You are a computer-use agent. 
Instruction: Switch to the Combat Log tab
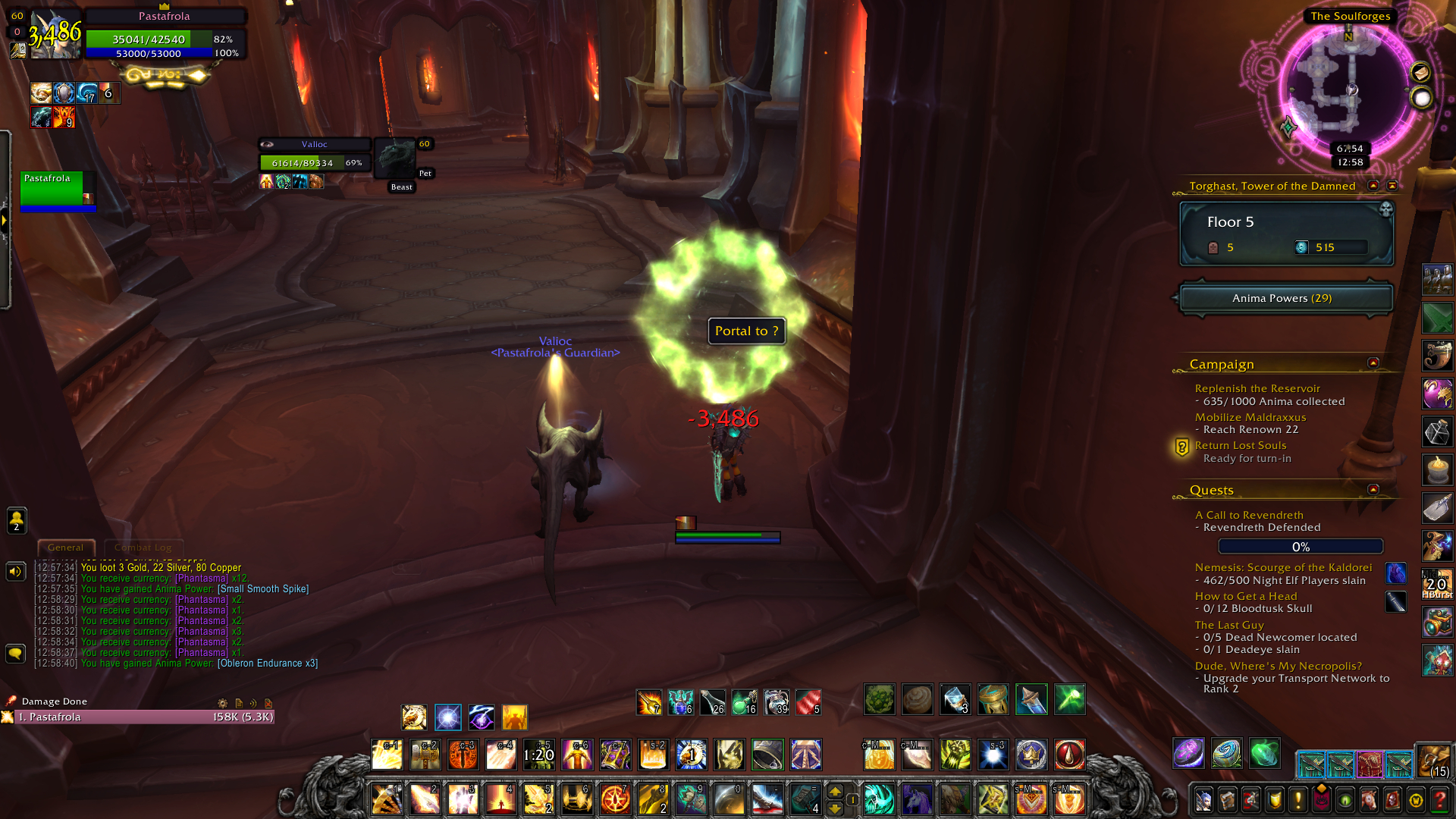pos(143,548)
